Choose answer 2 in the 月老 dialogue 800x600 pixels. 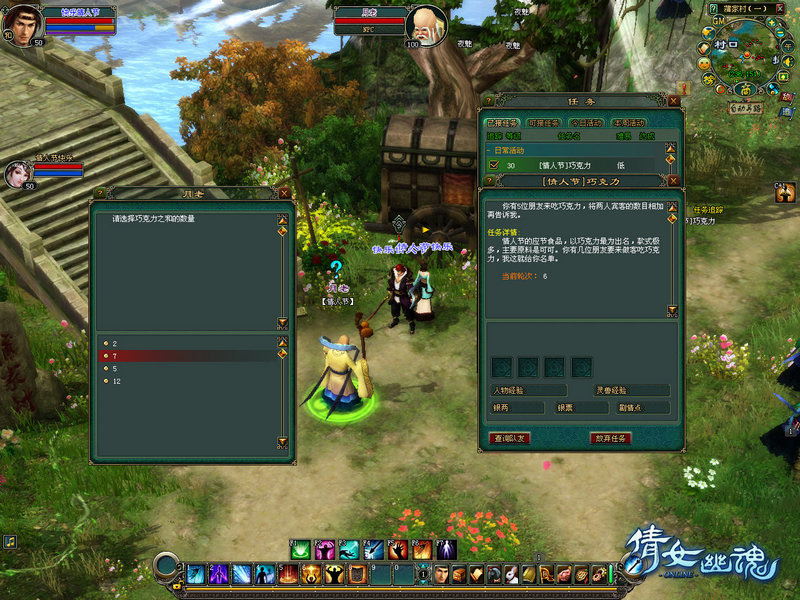115,343
